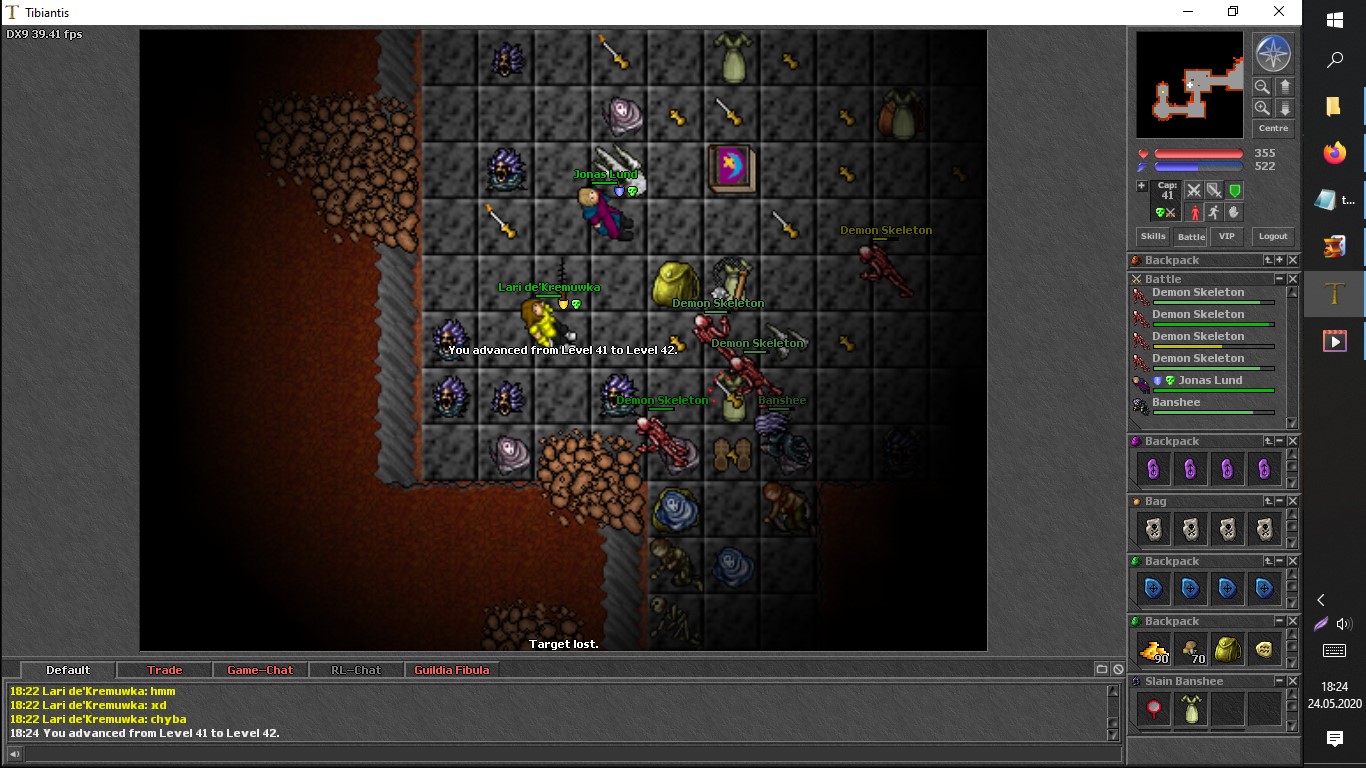Image resolution: width=1366 pixels, height=768 pixels.
Task: Toggle the Battle list button
Action: 1190,237
